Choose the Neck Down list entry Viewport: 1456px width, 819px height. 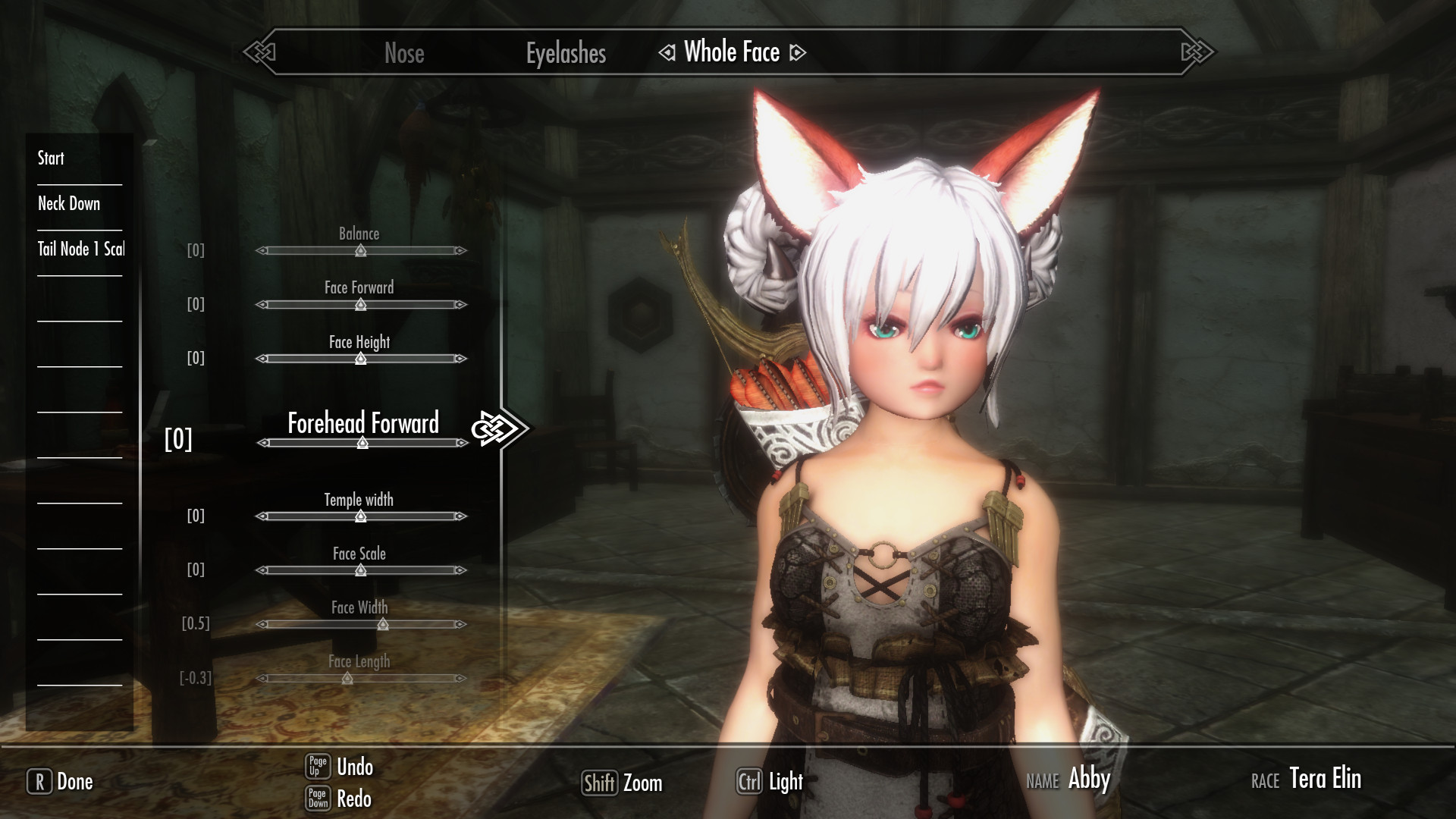point(69,203)
